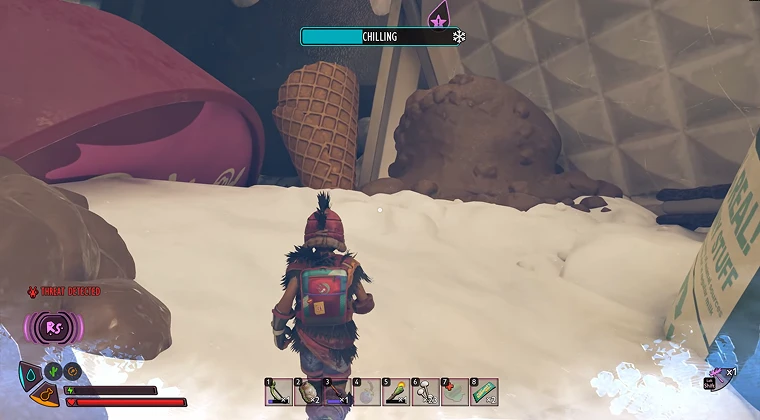Select the faded round flask in slot 4
The height and width of the screenshot is (420, 760).
(x=366, y=392)
